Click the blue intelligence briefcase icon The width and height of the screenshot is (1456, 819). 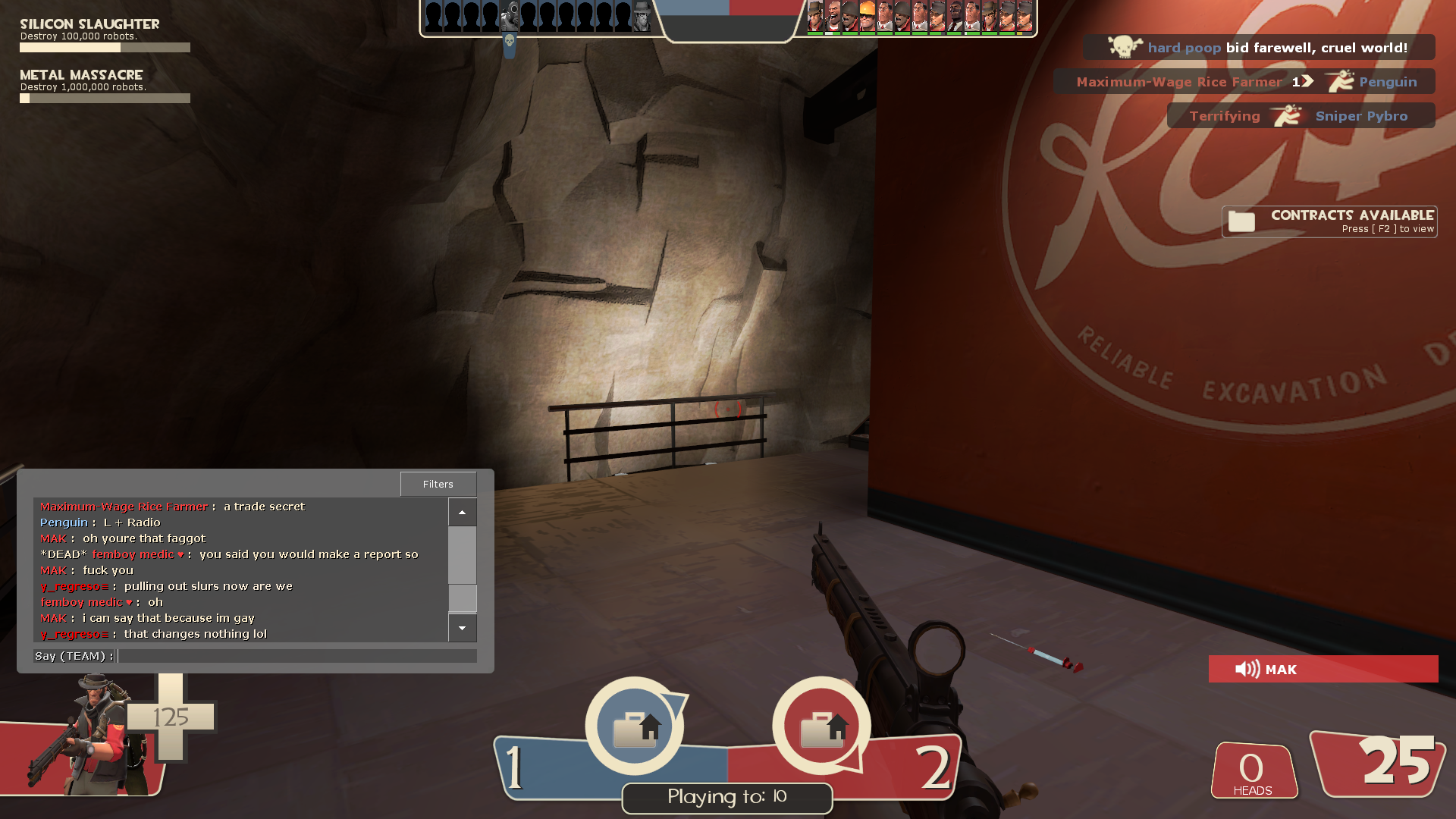click(635, 727)
